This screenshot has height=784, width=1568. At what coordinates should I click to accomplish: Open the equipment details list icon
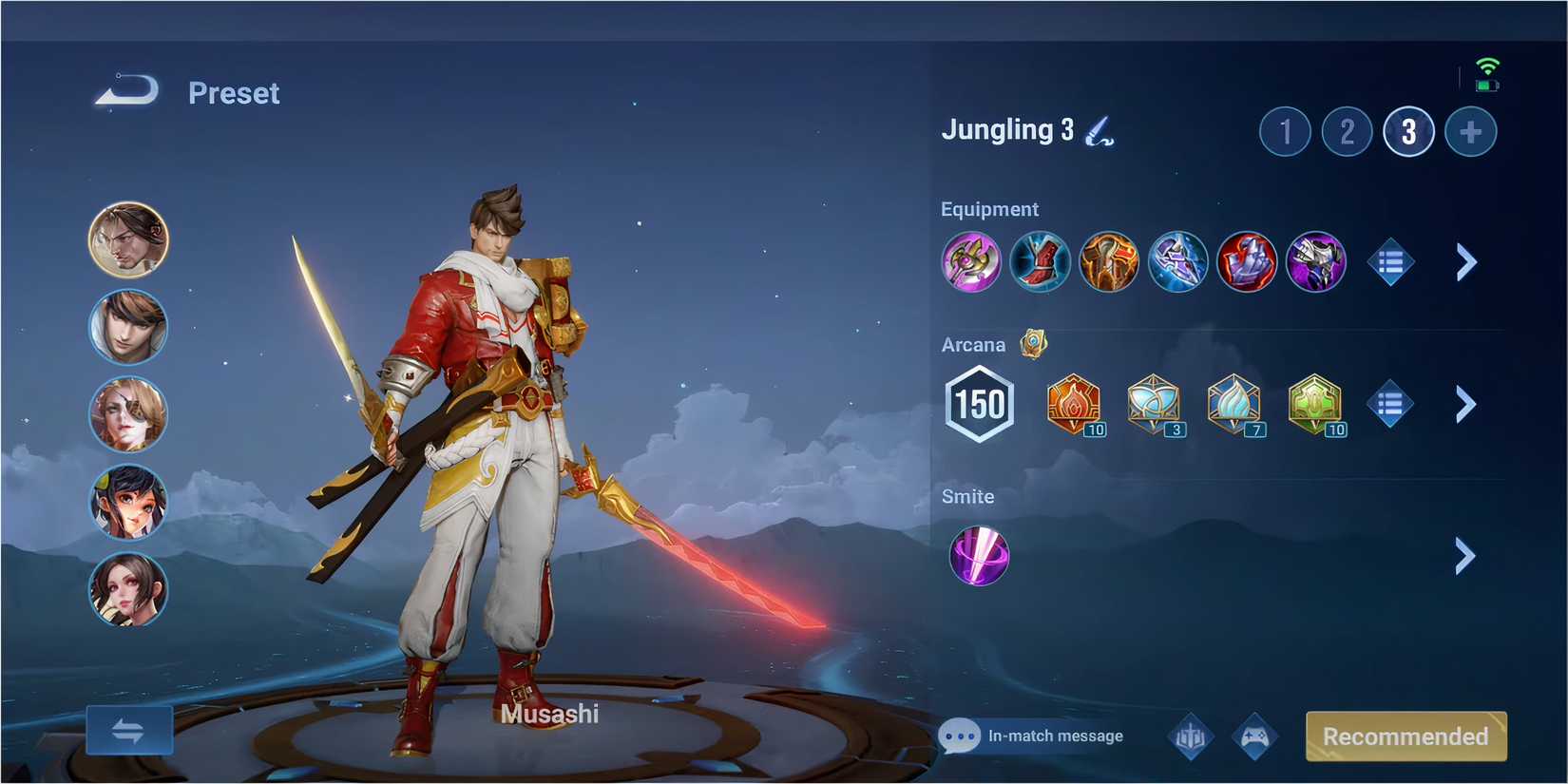[x=1389, y=262]
